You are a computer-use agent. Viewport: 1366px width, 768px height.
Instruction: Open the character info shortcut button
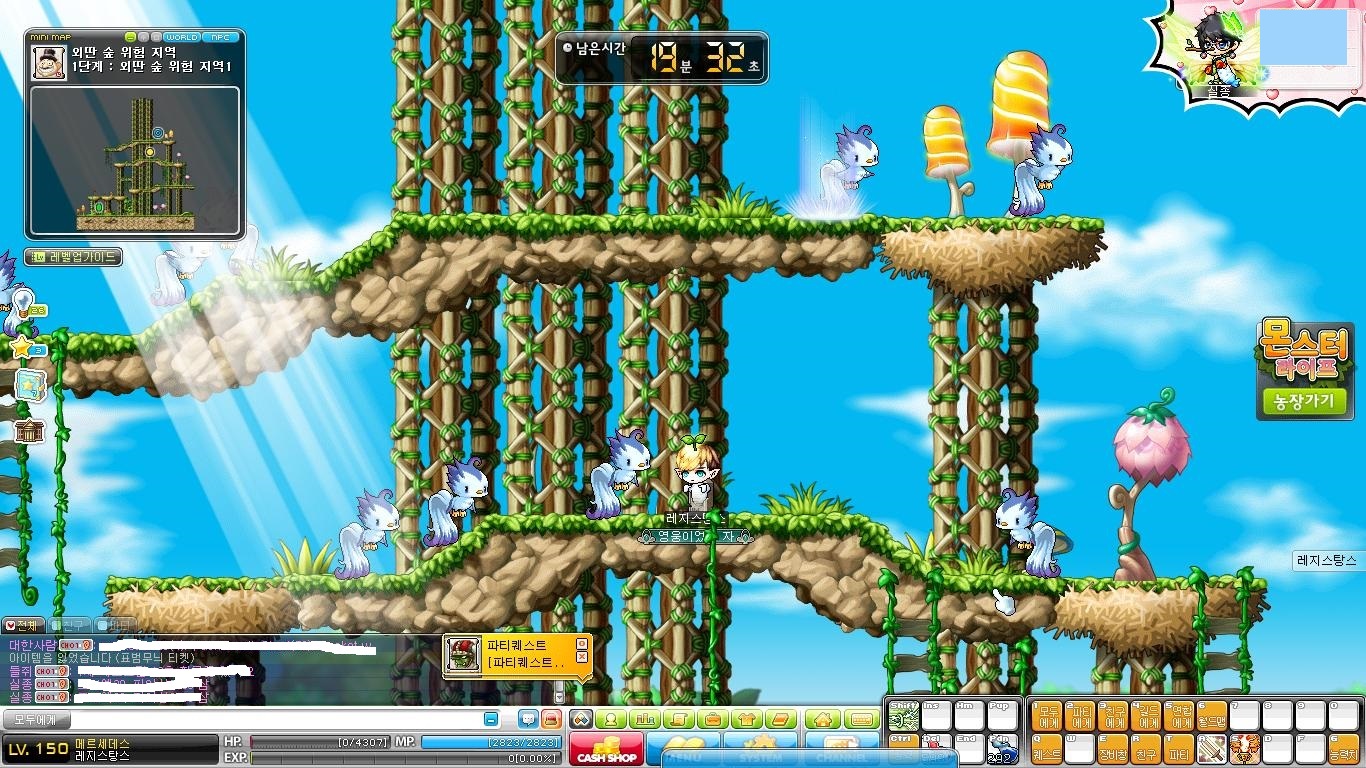(612, 719)
